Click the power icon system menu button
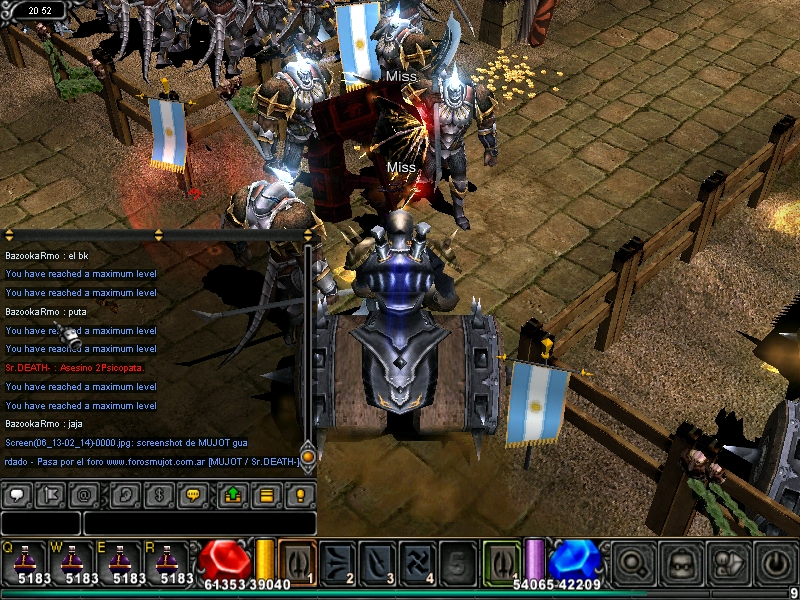The image size is (800, 600). click(776, 562)
